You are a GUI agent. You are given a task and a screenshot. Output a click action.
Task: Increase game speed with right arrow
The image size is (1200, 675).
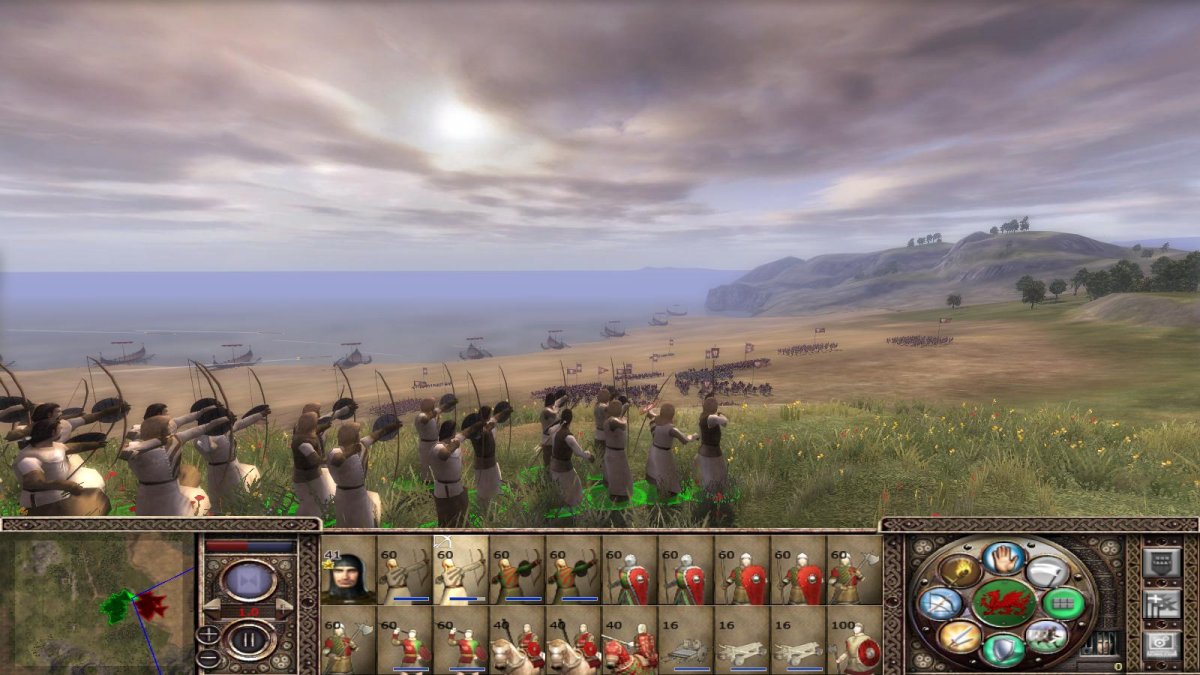pos(286,605)
